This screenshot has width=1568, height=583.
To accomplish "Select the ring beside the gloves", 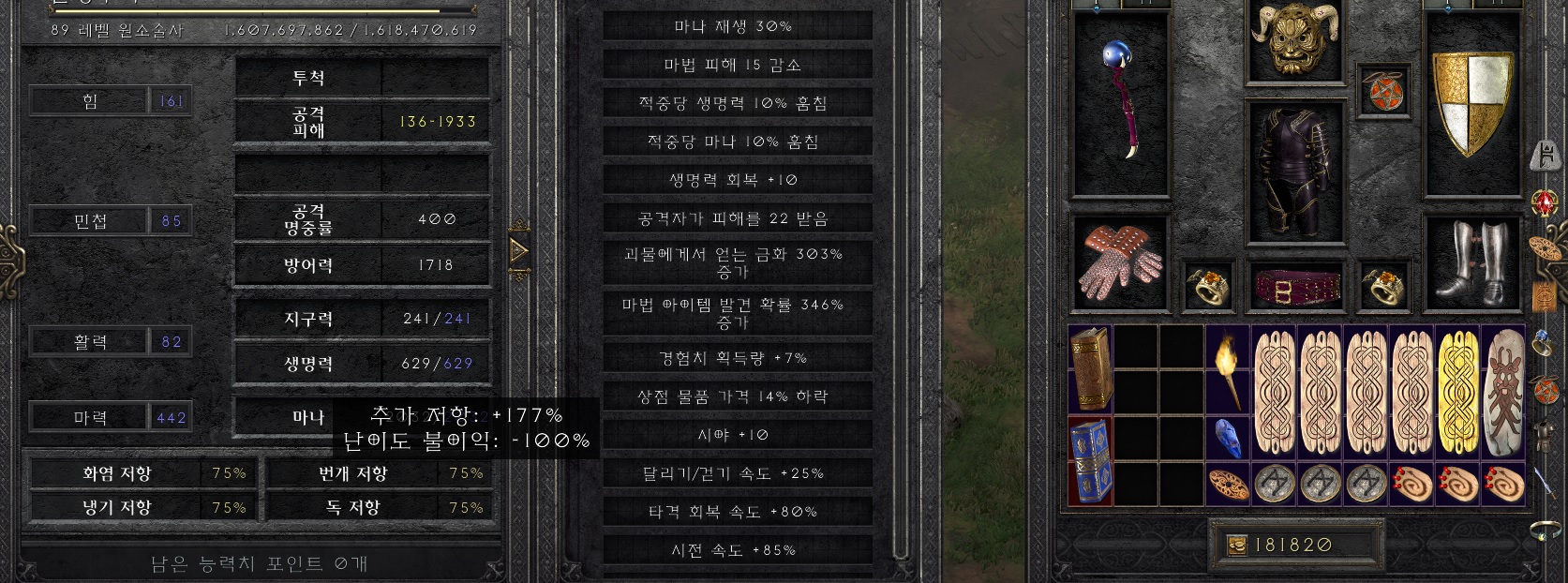I will pos(1208,287).
